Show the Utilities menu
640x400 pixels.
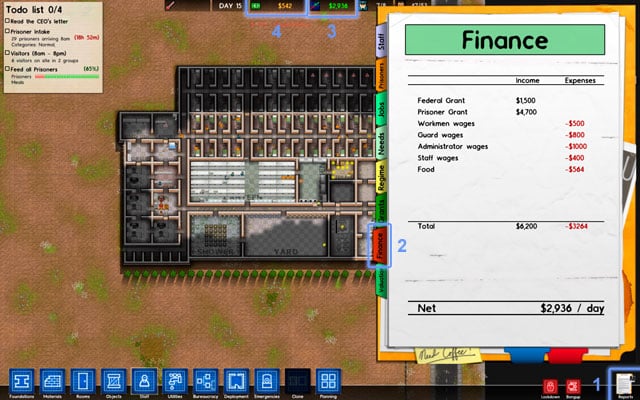175,381
